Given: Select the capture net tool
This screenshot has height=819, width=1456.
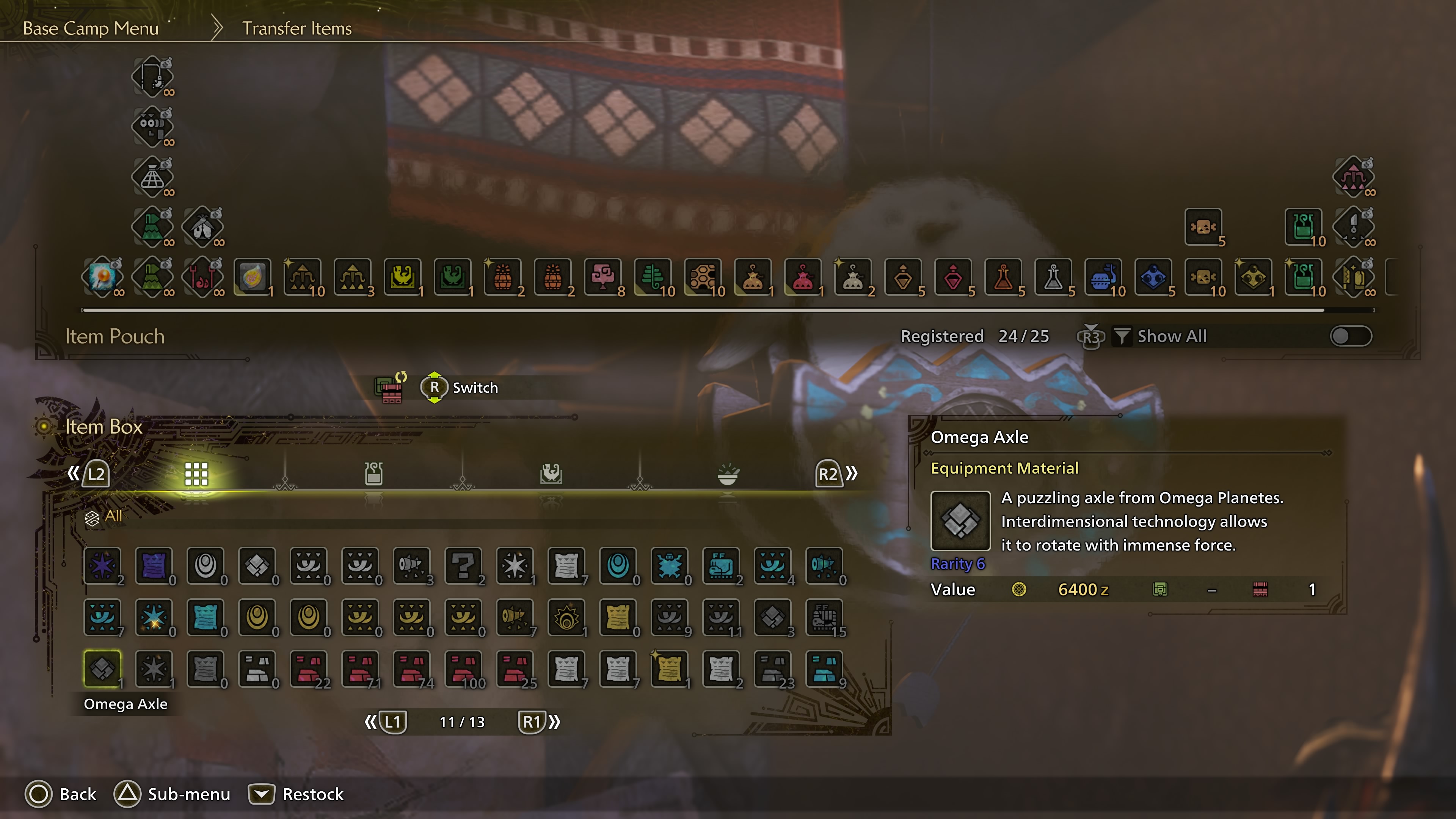Looking at the screenshot, I should point(152,177).
